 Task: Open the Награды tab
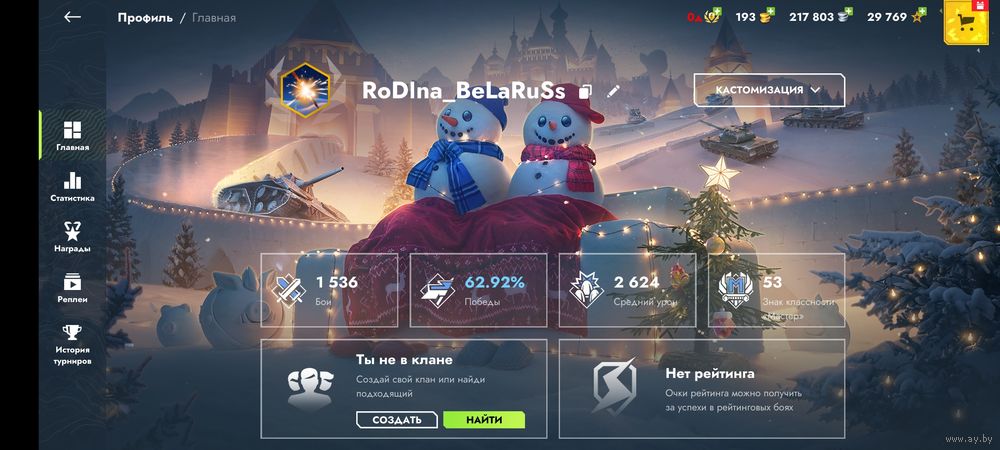(x=72, y=237)
